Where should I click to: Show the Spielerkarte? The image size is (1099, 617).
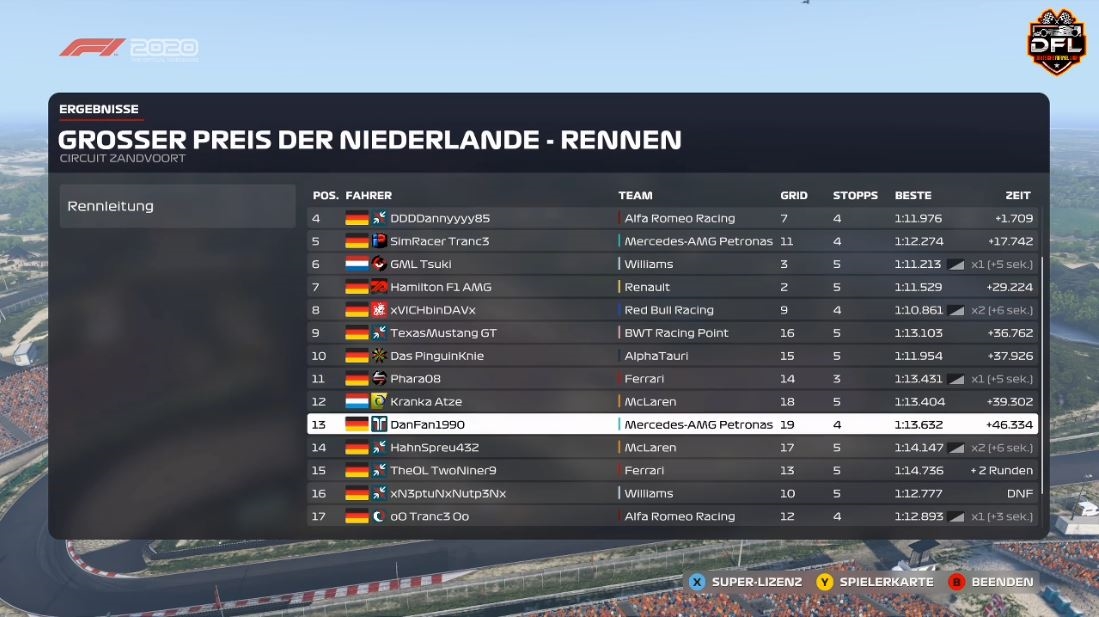point(875,582)
